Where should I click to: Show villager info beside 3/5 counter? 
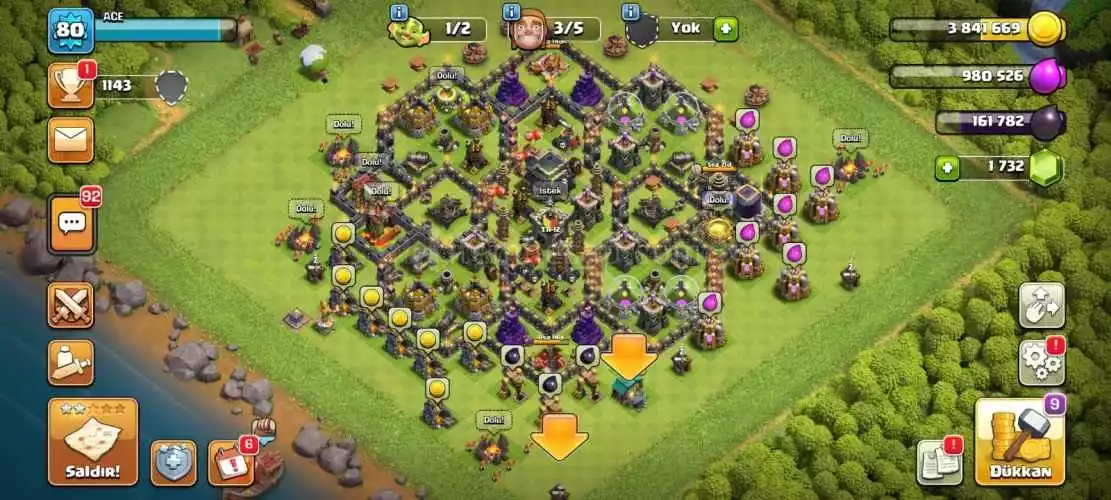(x=511, y=13)
